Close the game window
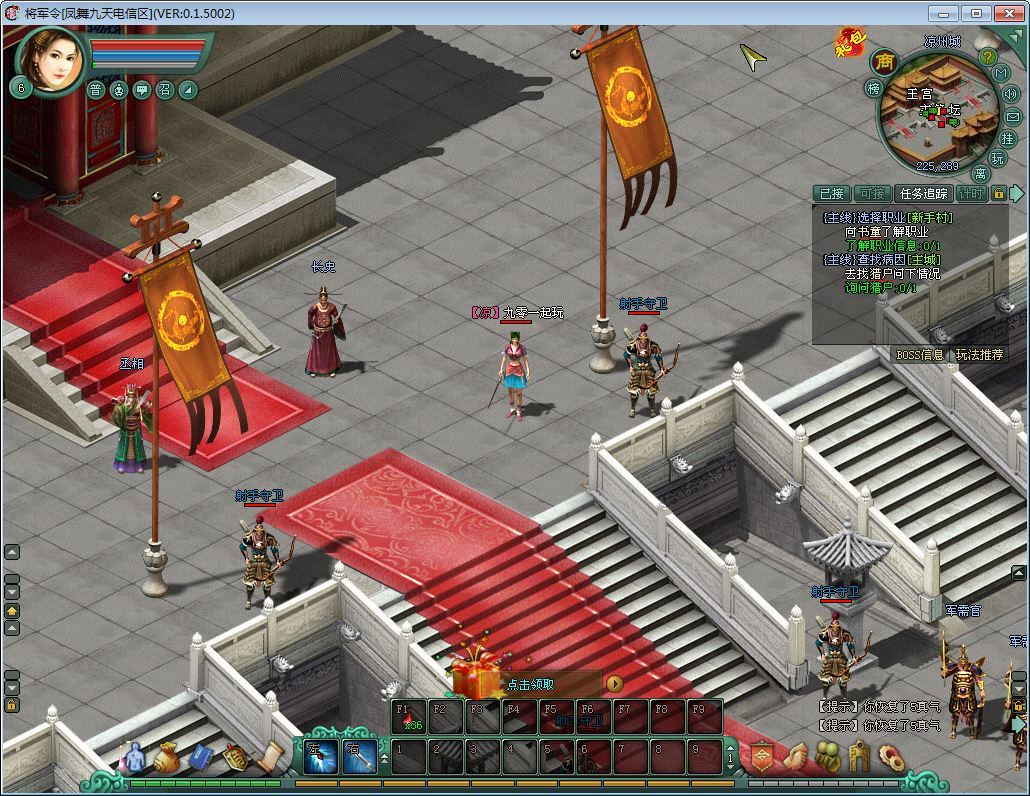The width and height of the screenshot is (1030, 796). [1008, 13]
